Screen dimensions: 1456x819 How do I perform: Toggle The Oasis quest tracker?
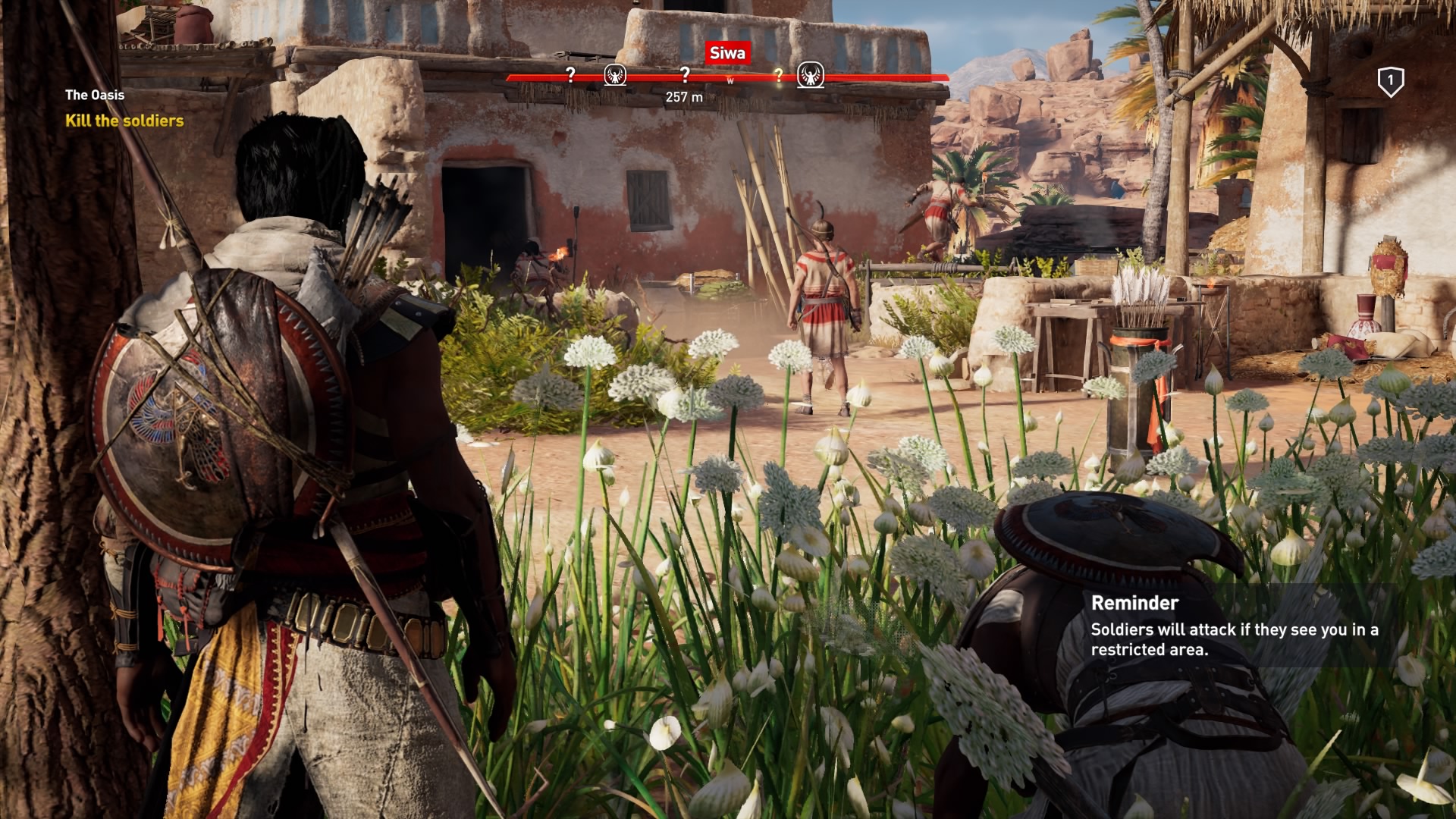96,96
